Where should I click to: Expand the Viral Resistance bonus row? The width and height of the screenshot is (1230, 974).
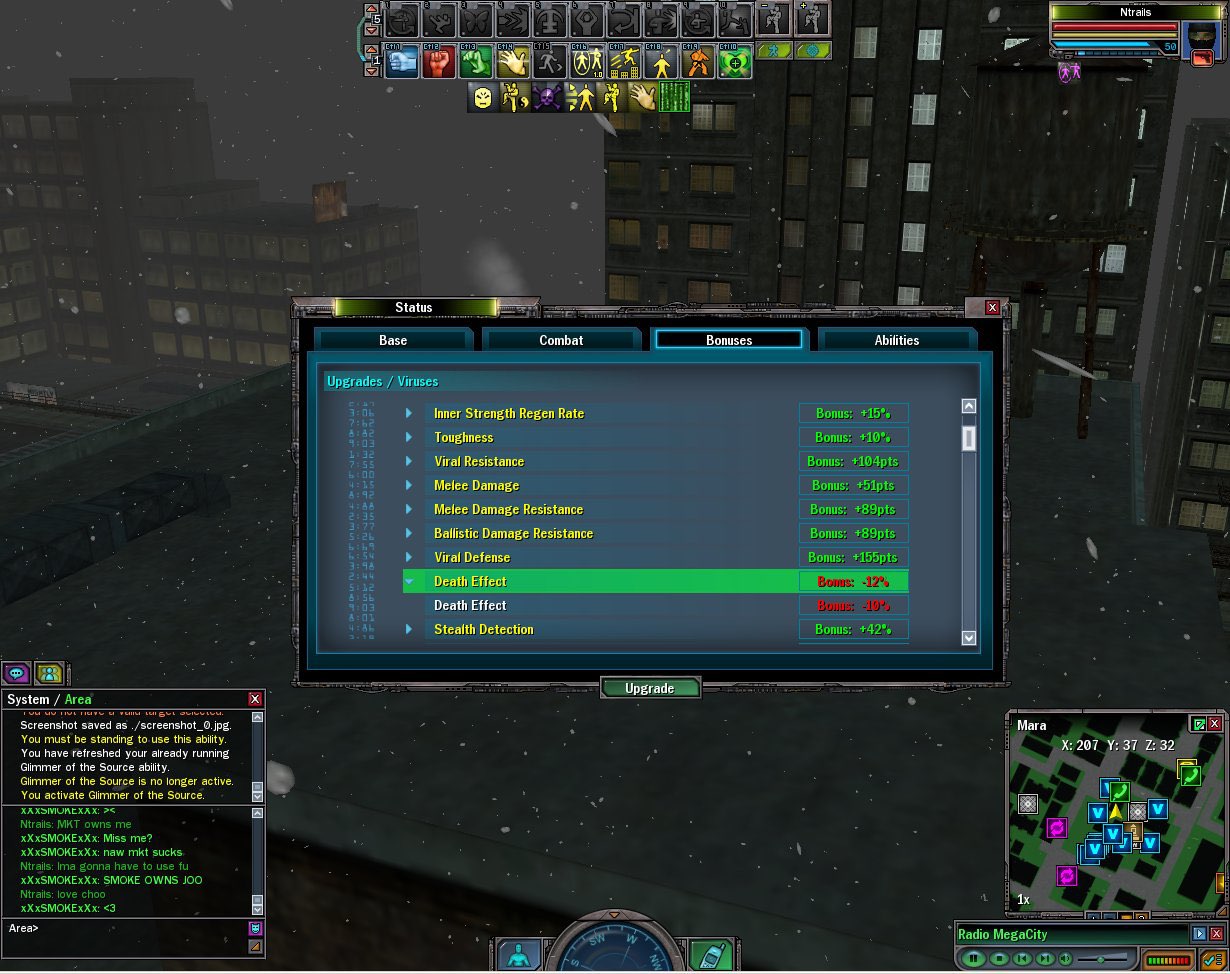(409, 461)
